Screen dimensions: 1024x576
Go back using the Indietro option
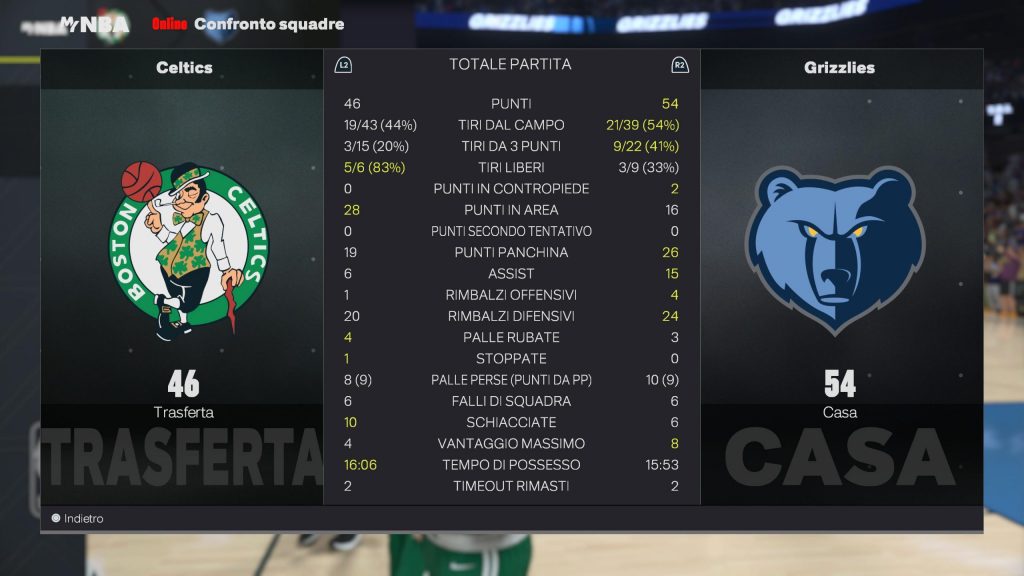[x=78, y=519]
